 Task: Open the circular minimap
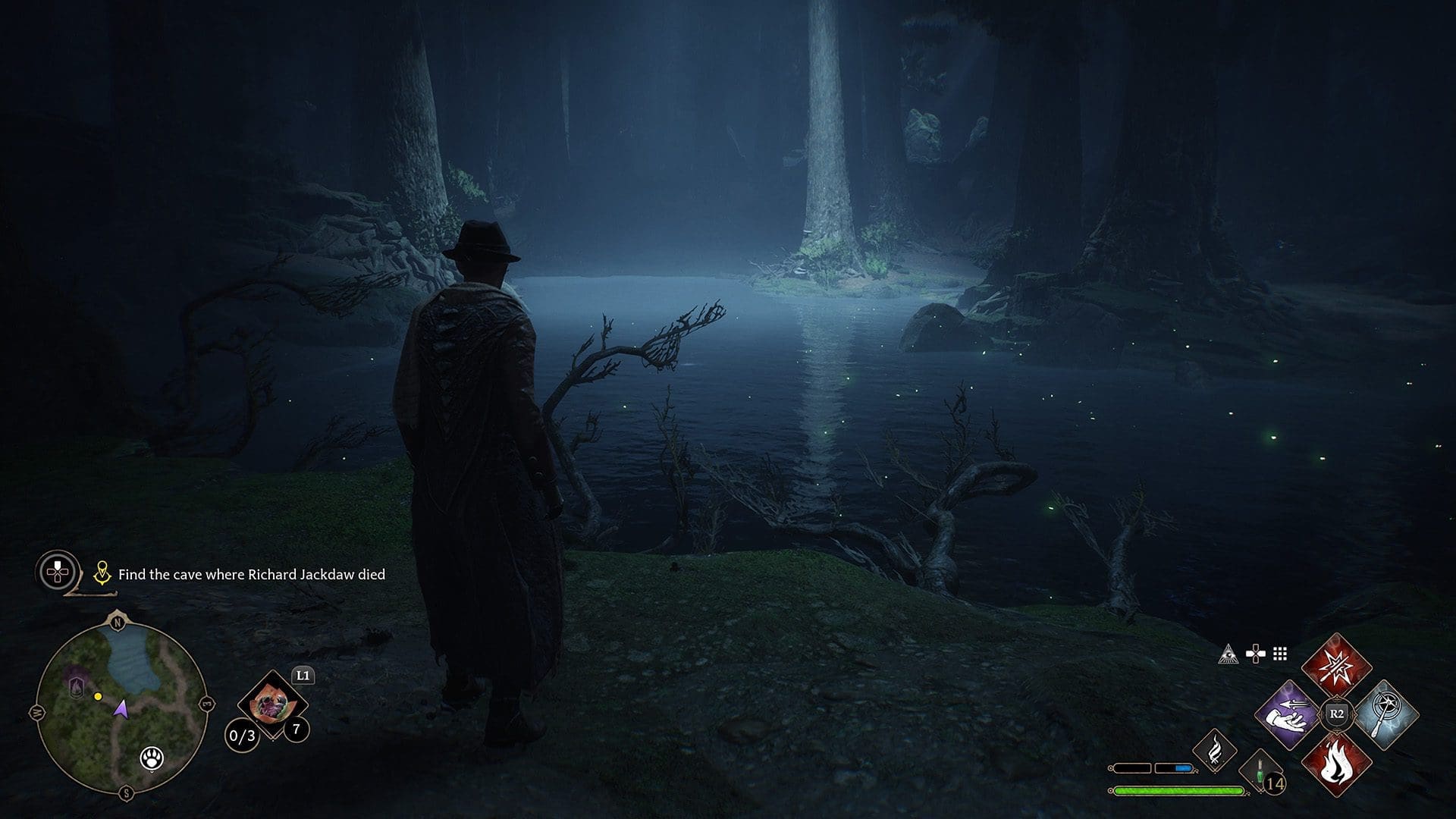(121, 707)
